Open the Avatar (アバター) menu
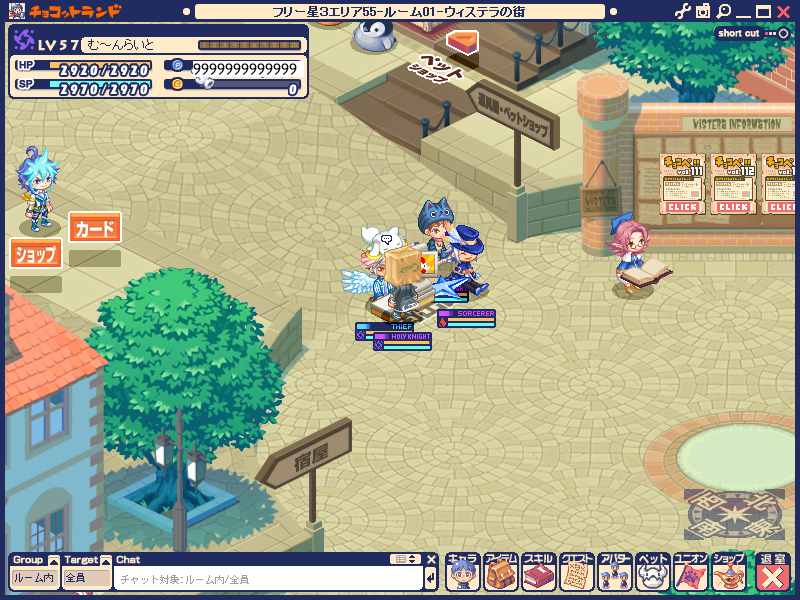 (614, 572)
